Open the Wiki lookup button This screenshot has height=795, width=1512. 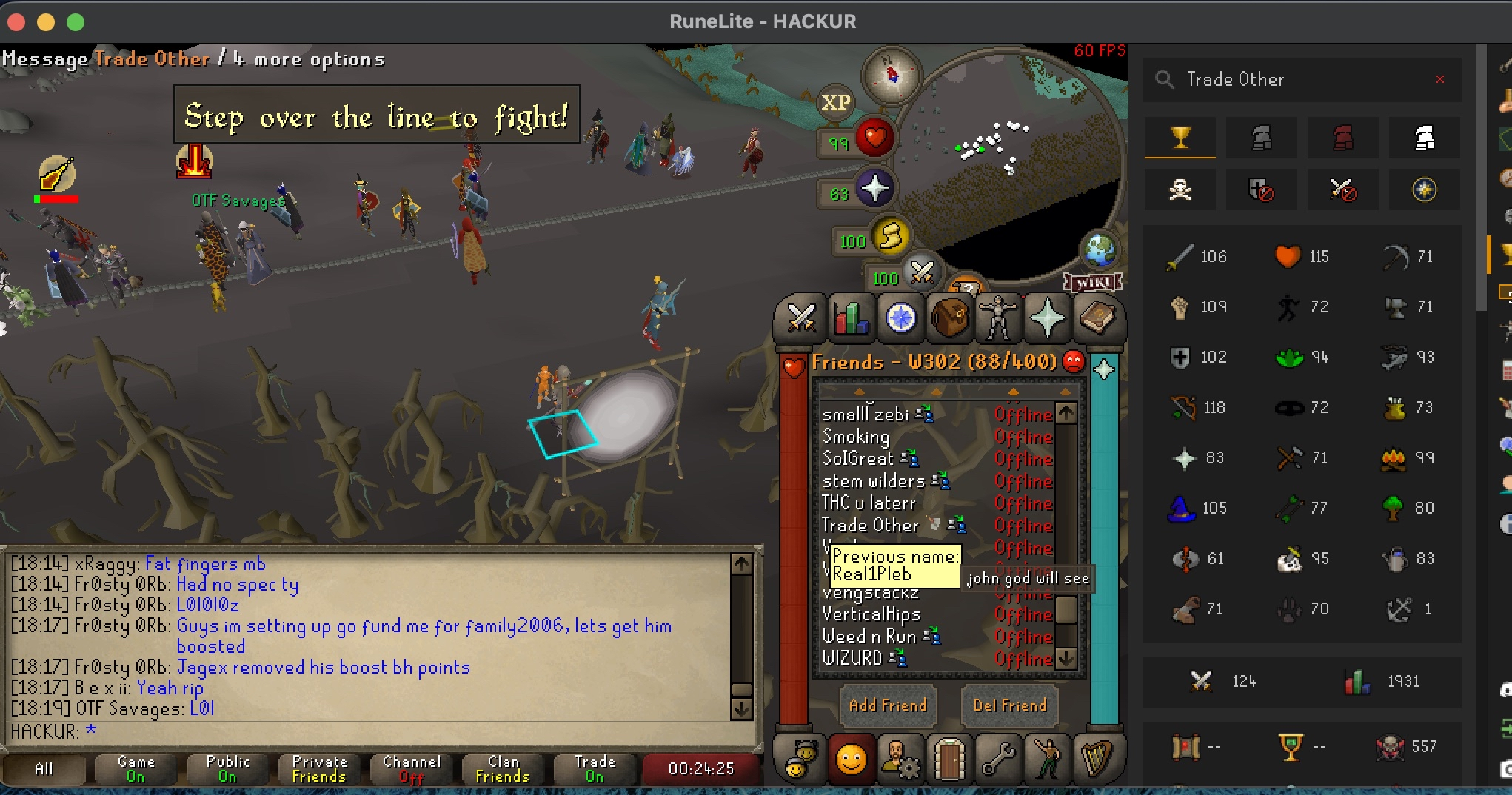[x=1093, y=283]
